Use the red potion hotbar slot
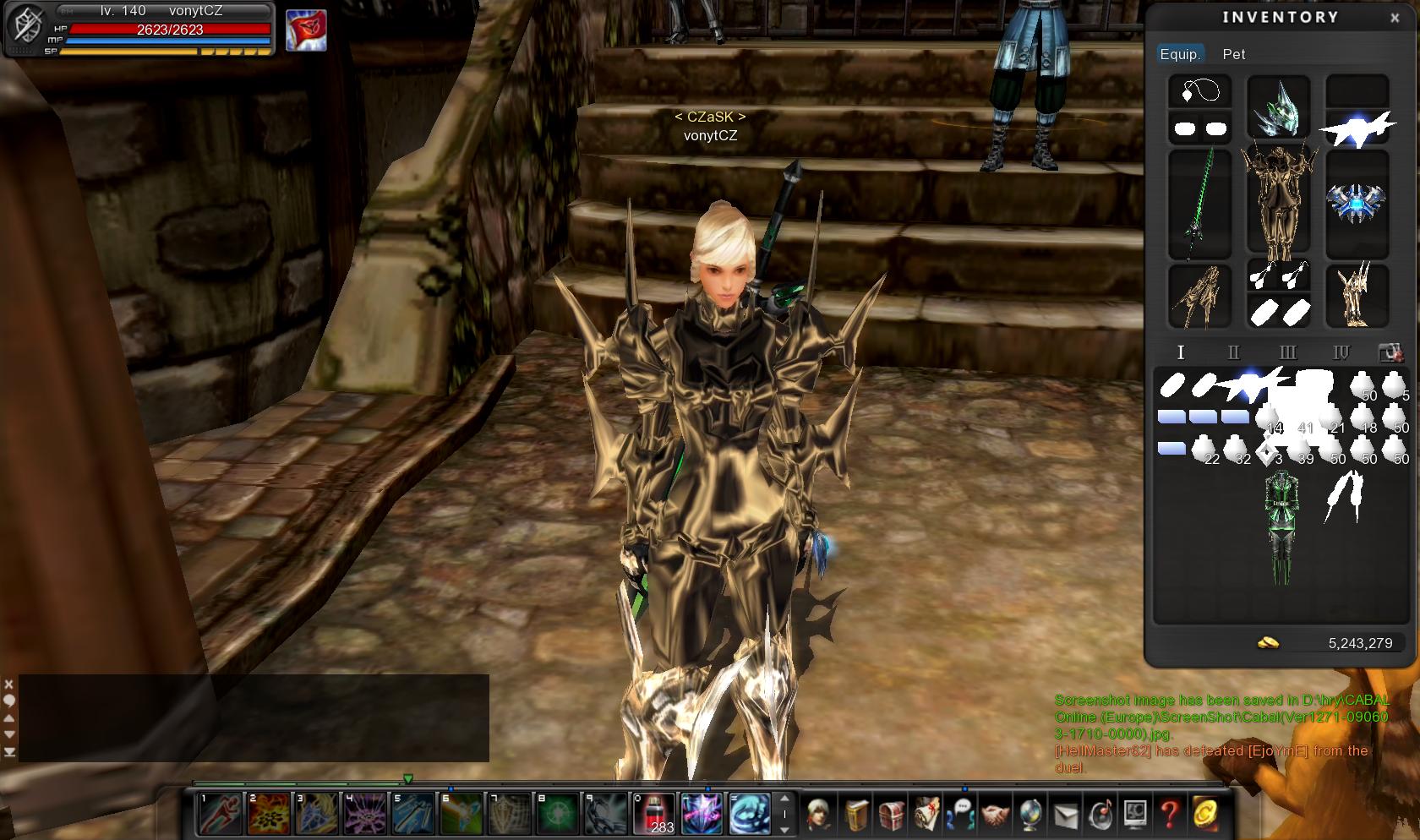Viewport: 1420px width, 840px height. 654,813
